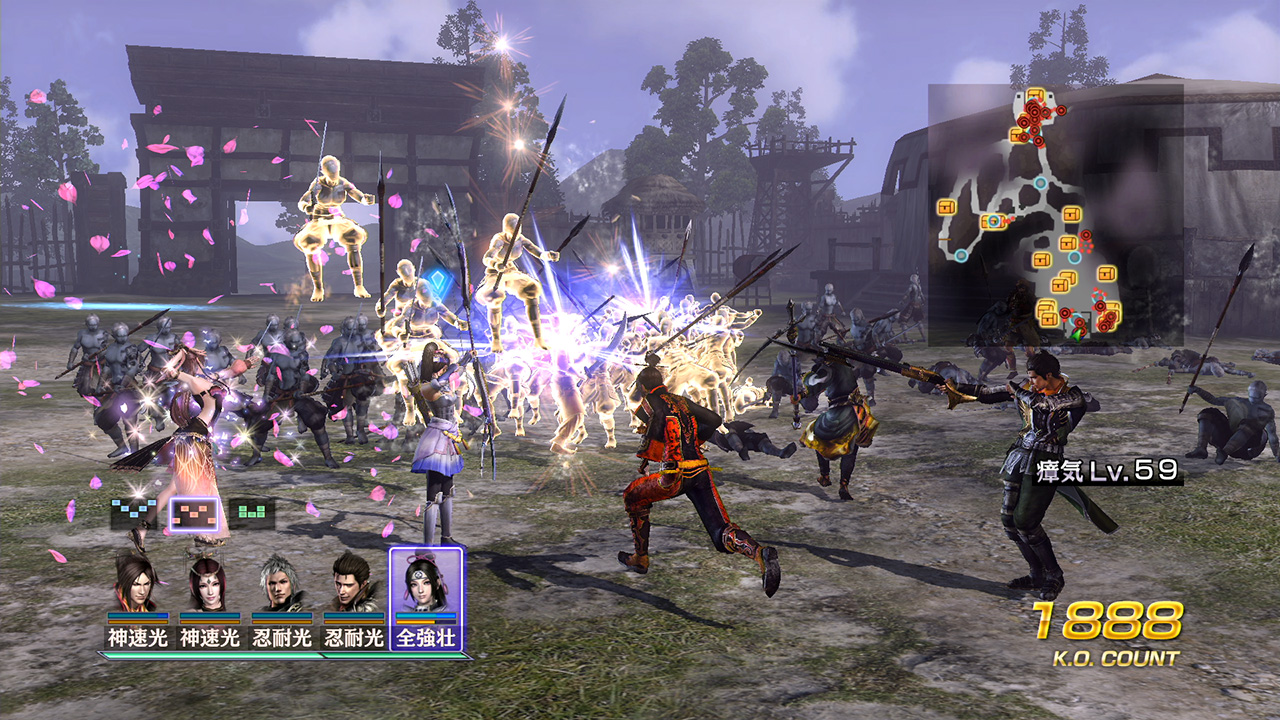Click the green player arrow on minimap
The height and width of the screenshot is (720, 1280).
[x=1076, y=335]
